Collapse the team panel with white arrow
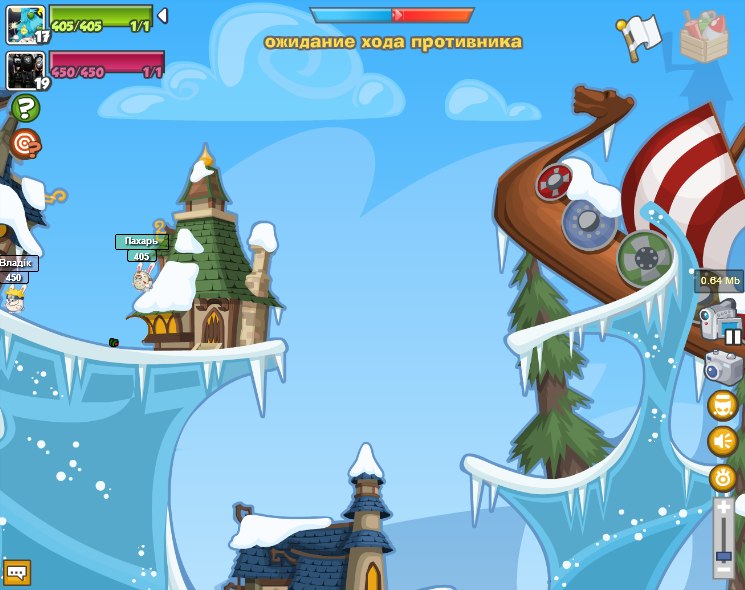The height and width of the screenshot is (590, 745). (x=162, y=15)
